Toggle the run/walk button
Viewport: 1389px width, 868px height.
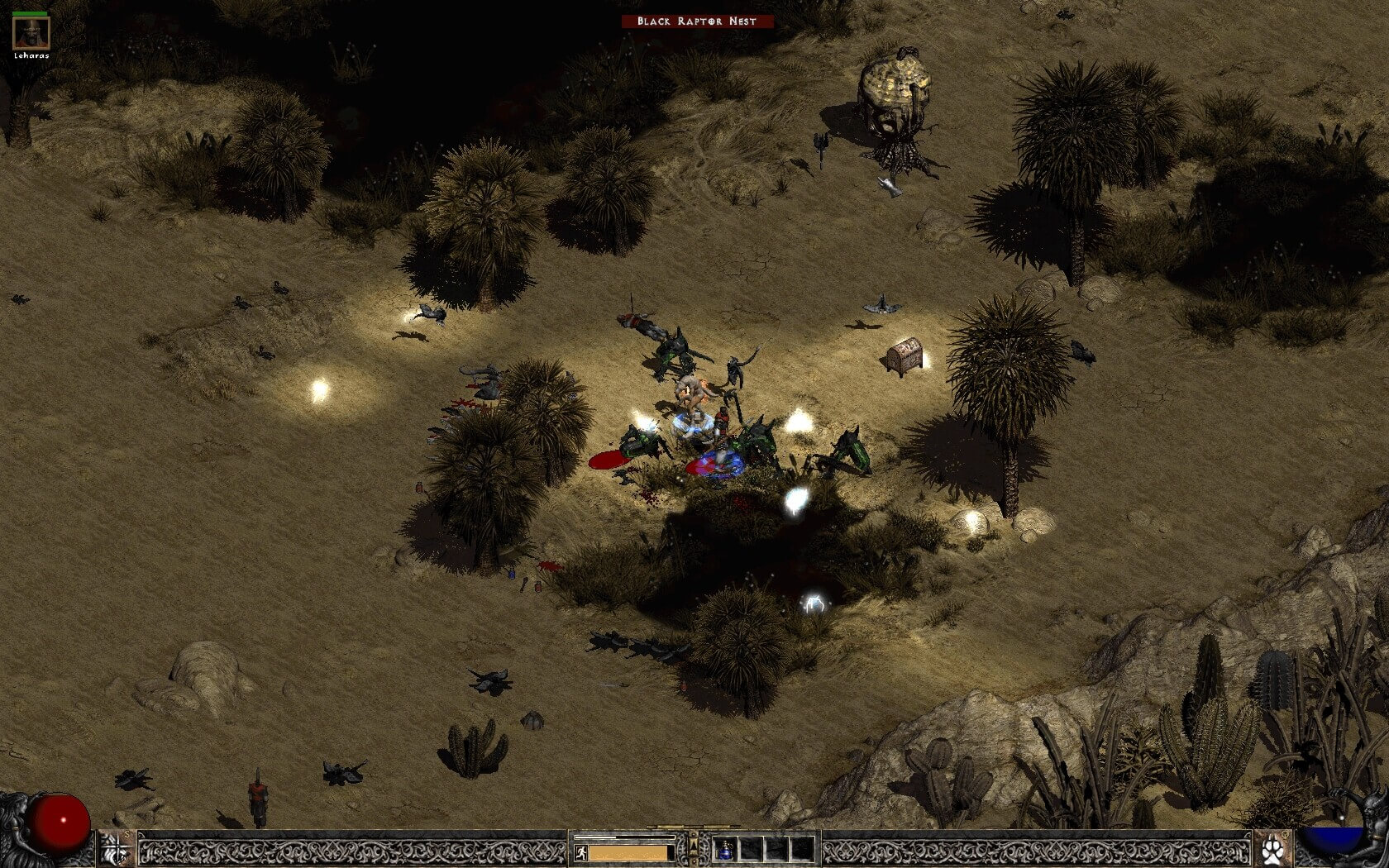(581, 852)
